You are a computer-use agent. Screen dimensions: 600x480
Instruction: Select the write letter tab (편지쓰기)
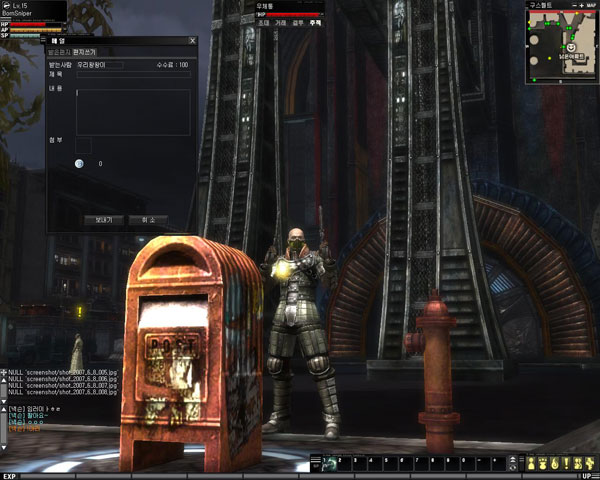85,51
